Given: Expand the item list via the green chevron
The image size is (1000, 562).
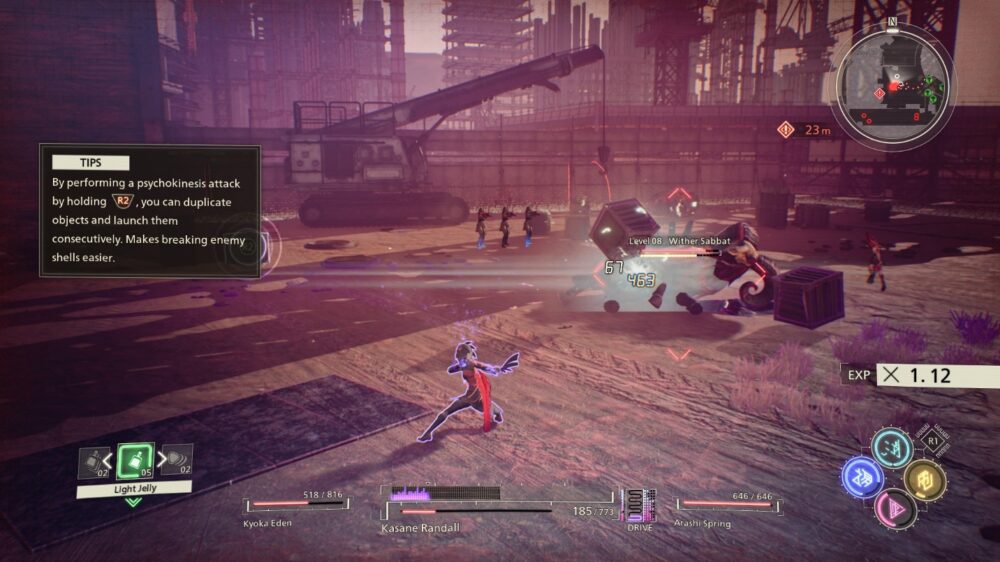Looking at the screenshot, I should click(x=133, y=501).
